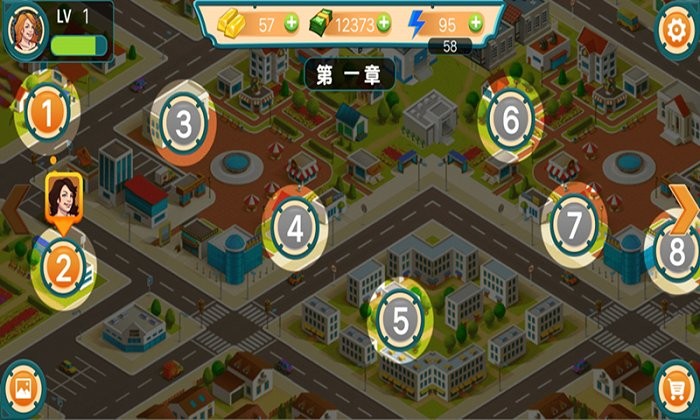700x420 pixels.
Task: Choose level 2 node
Action: [x=63, y=267]
